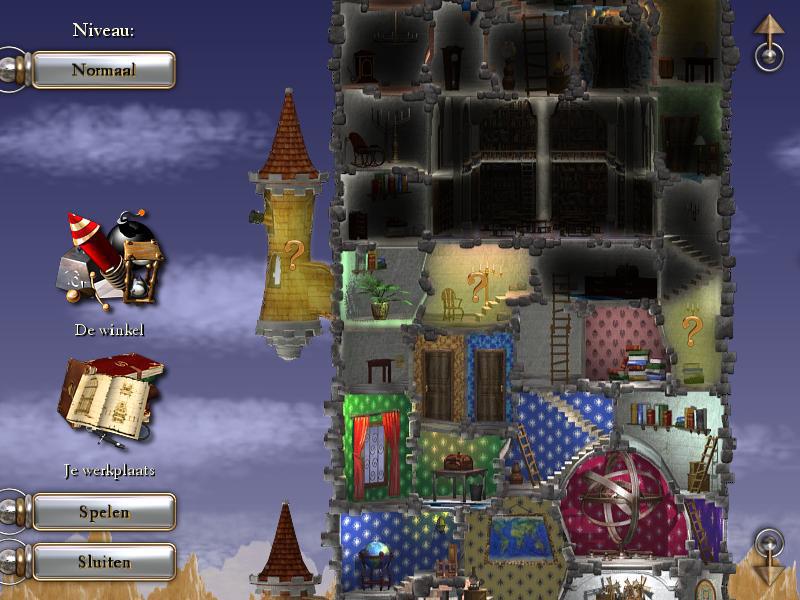Open Je werkplaats book icon
The height and width of the screenshot is (600, 800).
coord(108,402)
